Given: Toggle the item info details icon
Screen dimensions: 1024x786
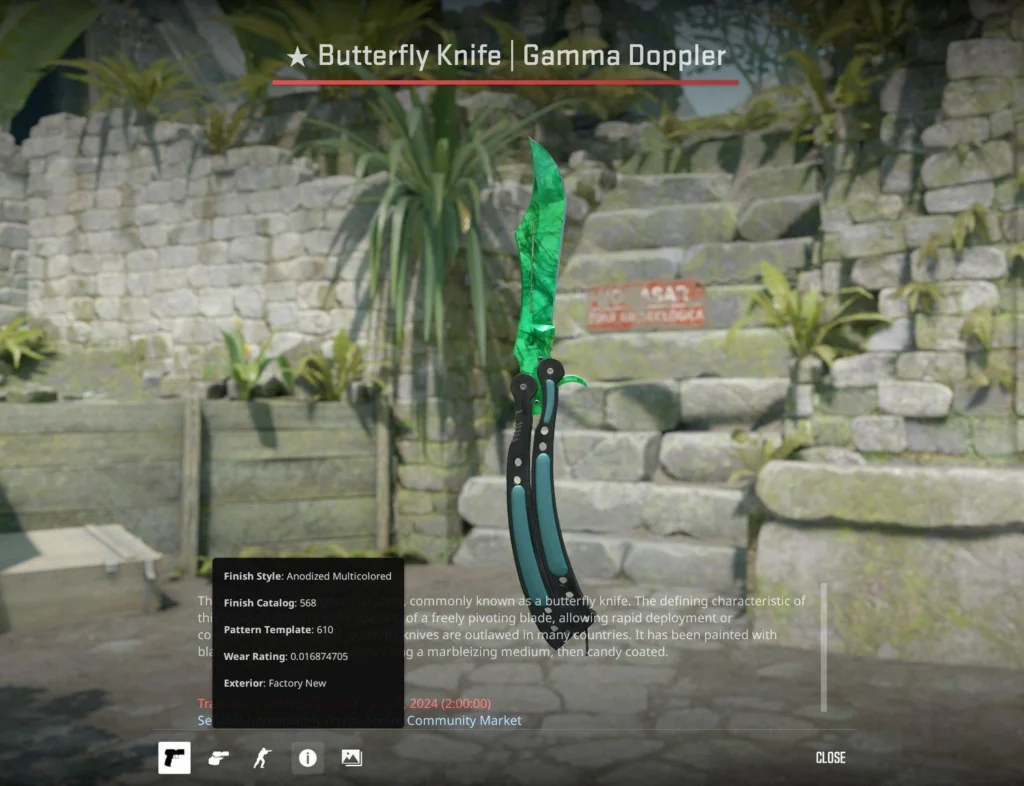Looking at the screenshot, I should 307,758.
